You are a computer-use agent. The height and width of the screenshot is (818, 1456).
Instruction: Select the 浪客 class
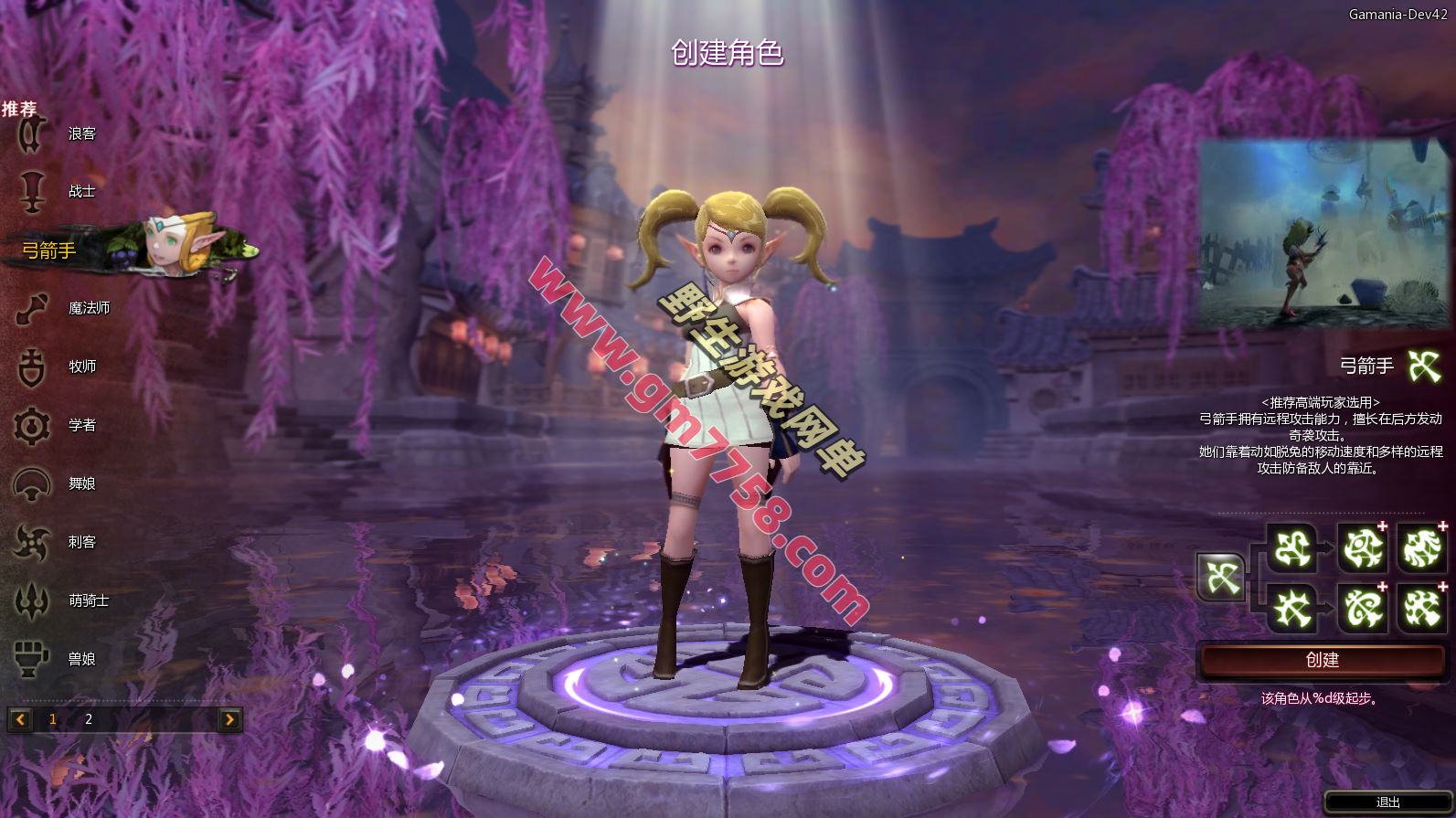pyautogui.click(x=80, y=133)
